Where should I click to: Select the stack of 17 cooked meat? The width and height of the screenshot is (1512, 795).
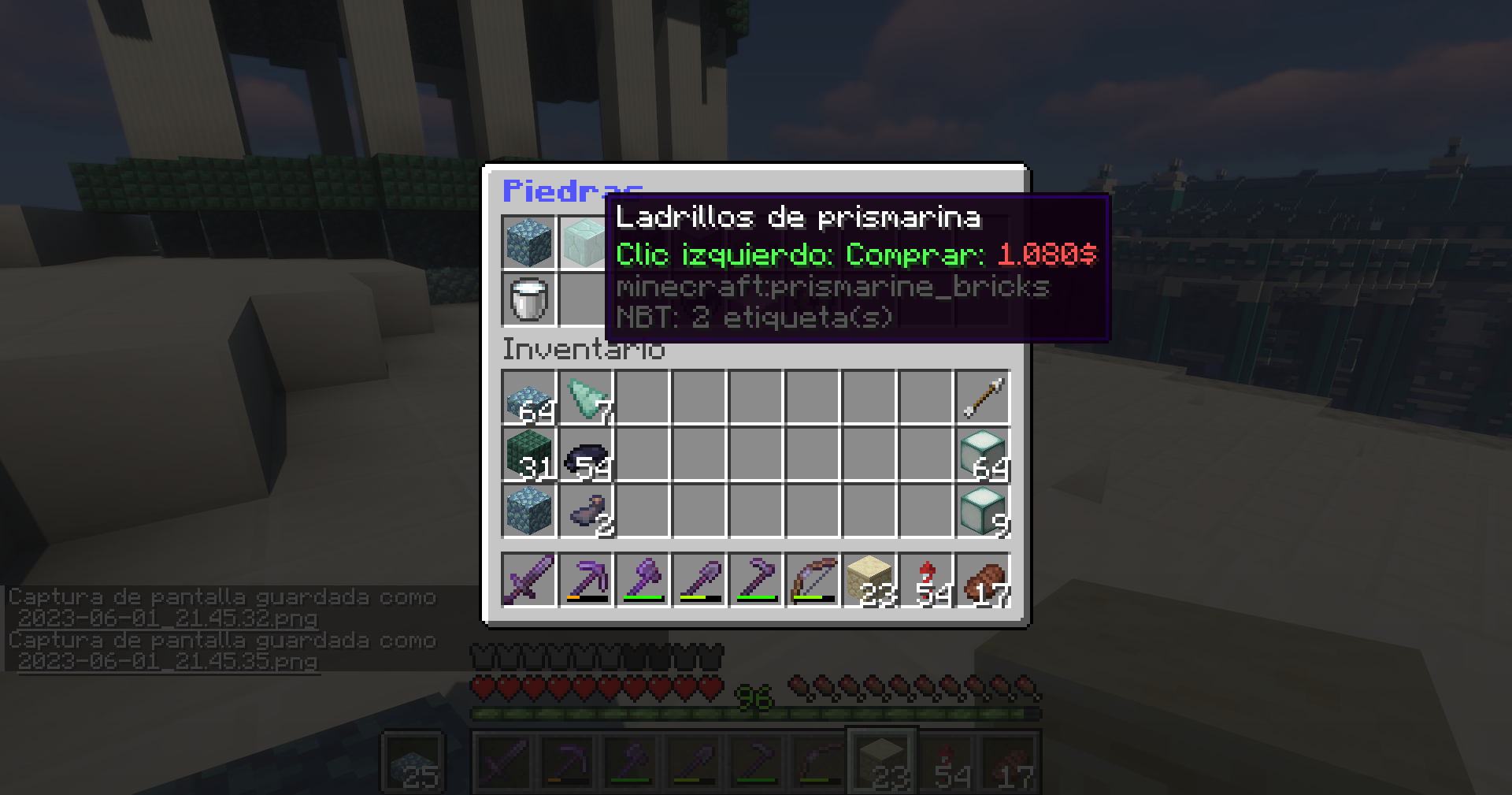983,581
